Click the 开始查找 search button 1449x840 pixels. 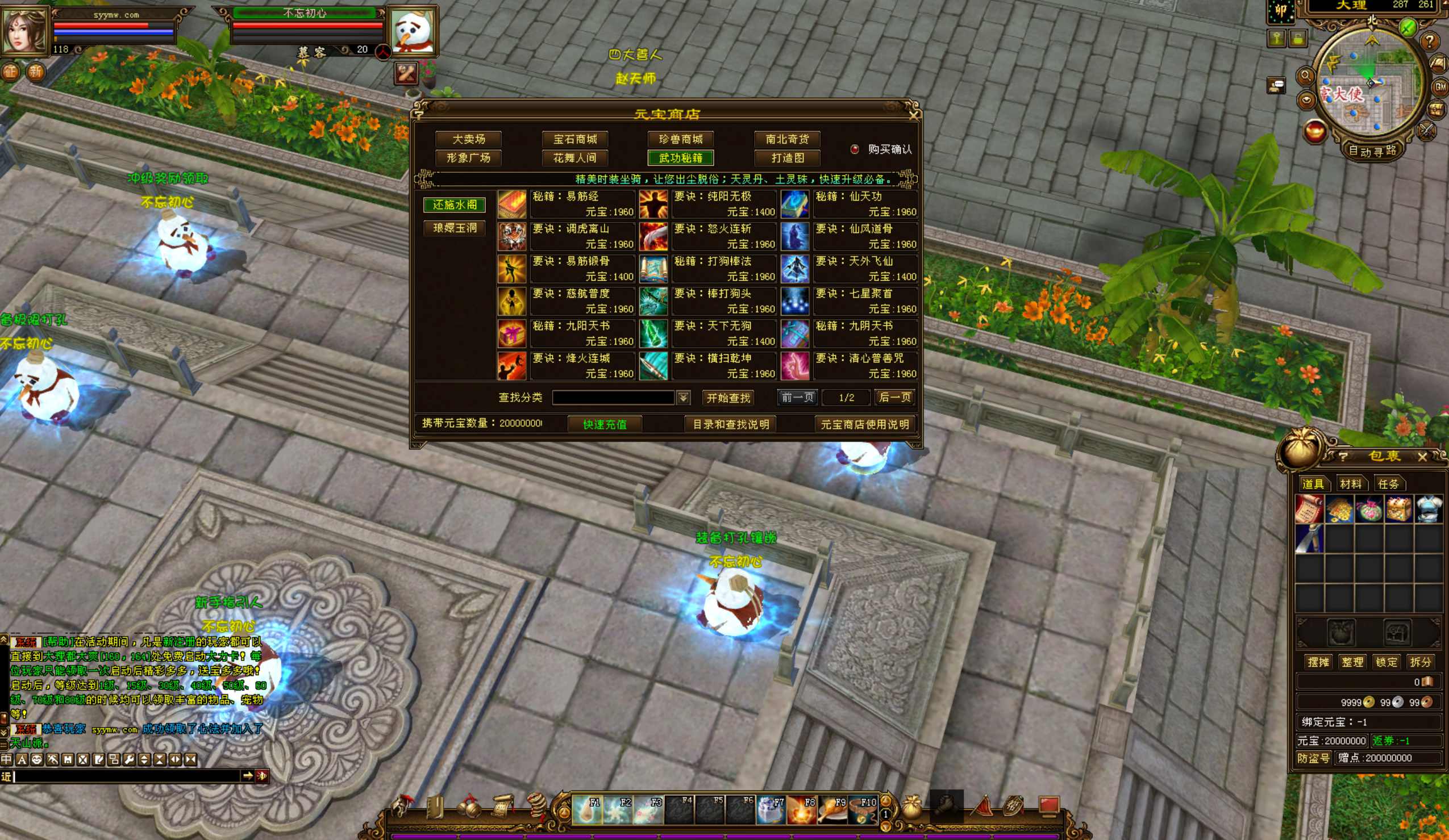tap(728, 398)
